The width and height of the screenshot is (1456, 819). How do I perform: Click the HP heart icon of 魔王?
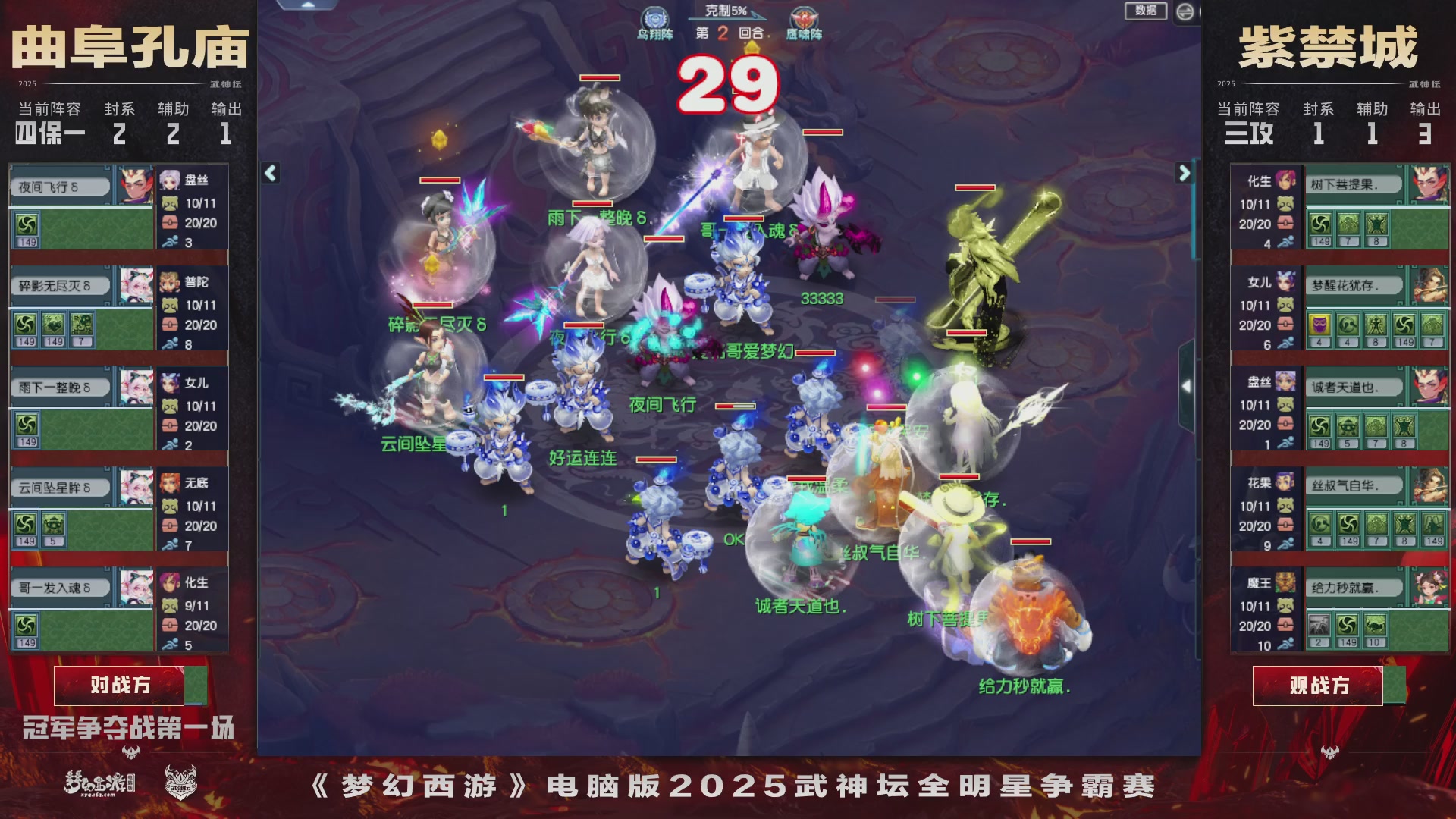pyautogui.click(x=1285, y=626)
